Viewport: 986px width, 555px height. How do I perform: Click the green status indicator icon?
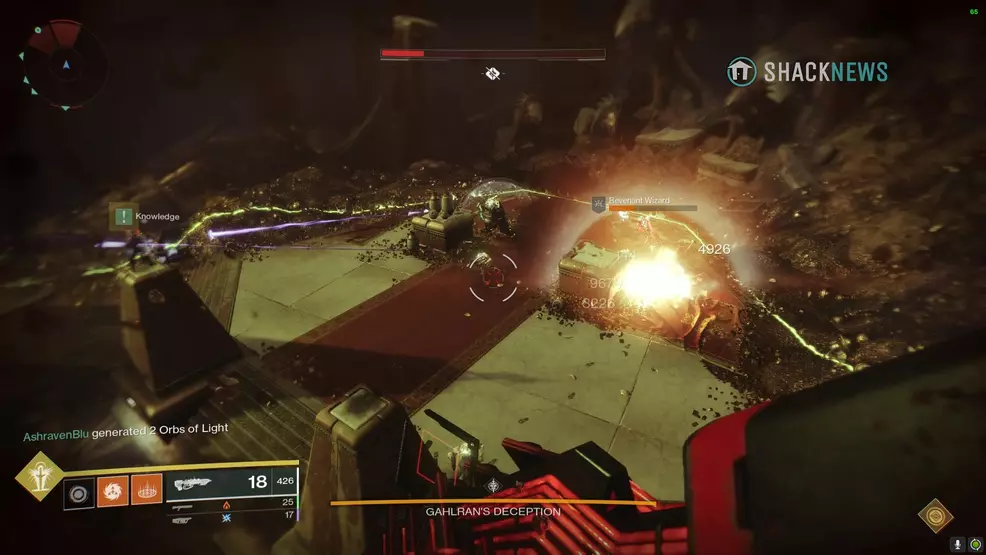click(x=975, y=544)
